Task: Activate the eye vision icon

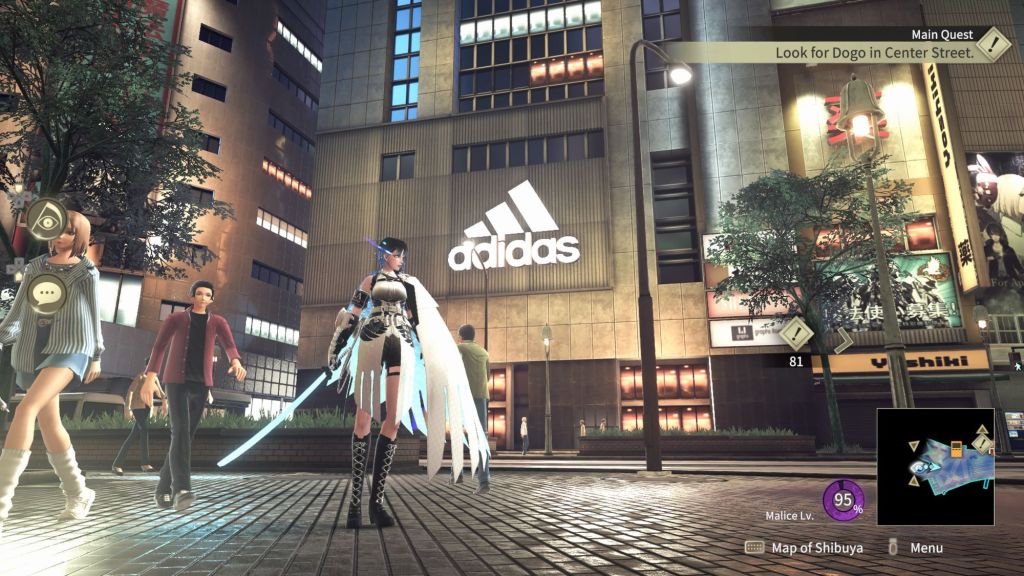Action: (x=46, y=219)
